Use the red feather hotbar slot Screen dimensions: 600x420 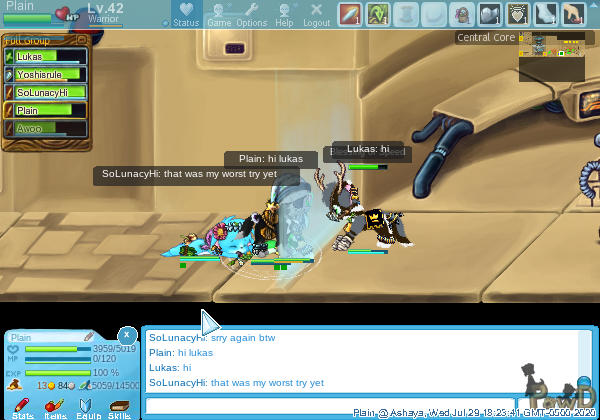tap(349, 14)
